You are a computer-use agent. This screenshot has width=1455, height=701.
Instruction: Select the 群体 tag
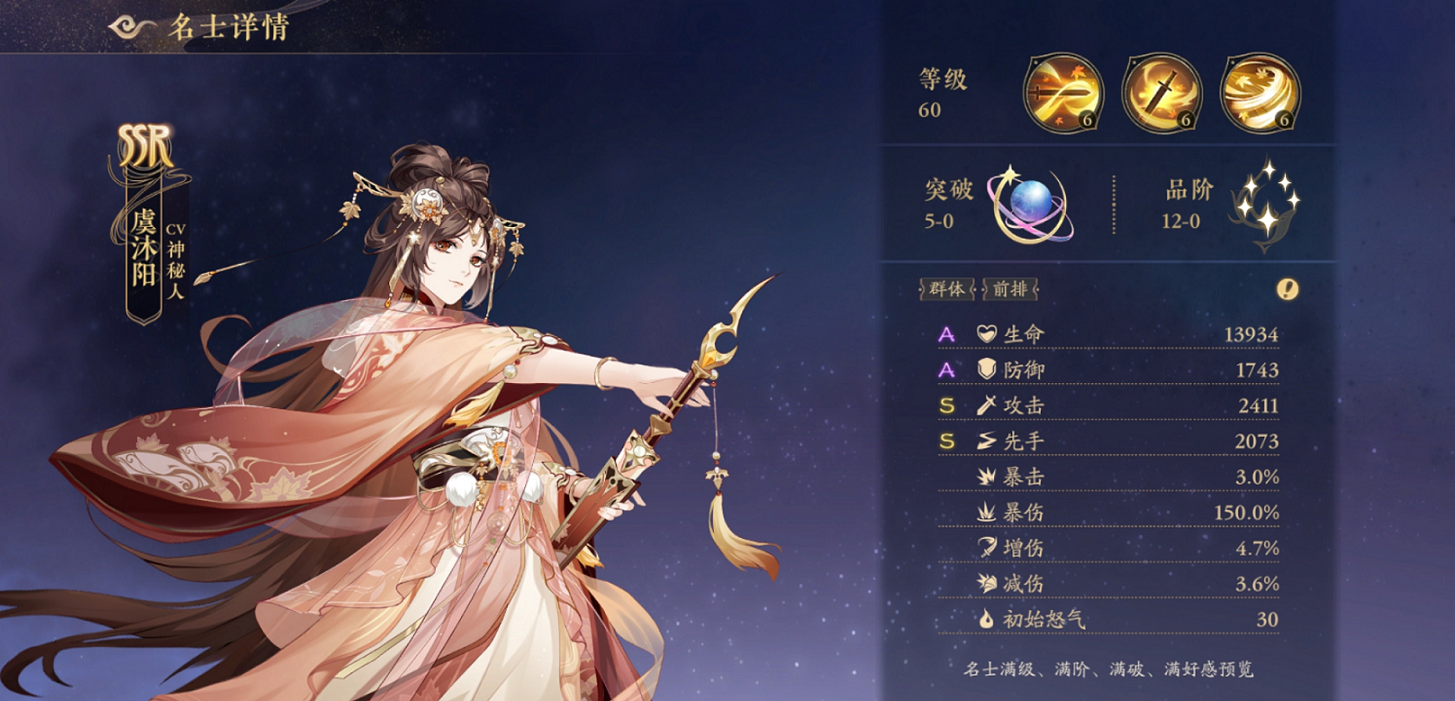click(x=946, y=289)
